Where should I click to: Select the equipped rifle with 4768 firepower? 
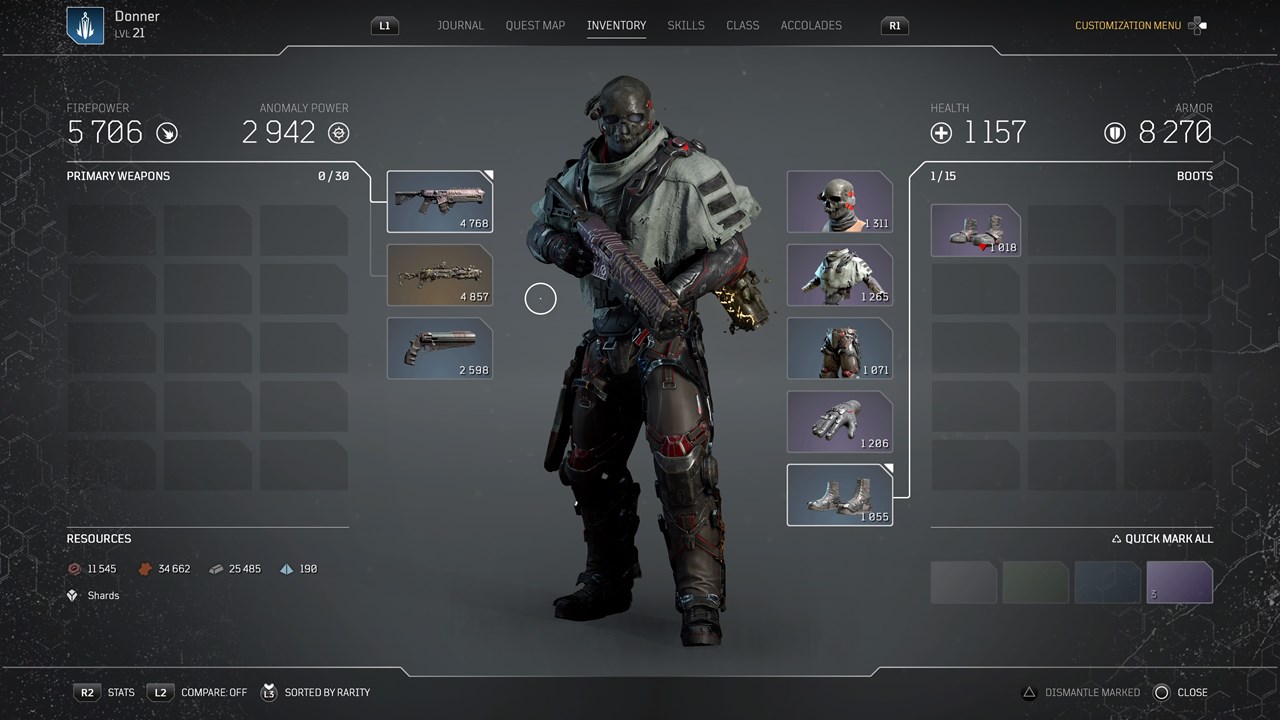[440, 202]
